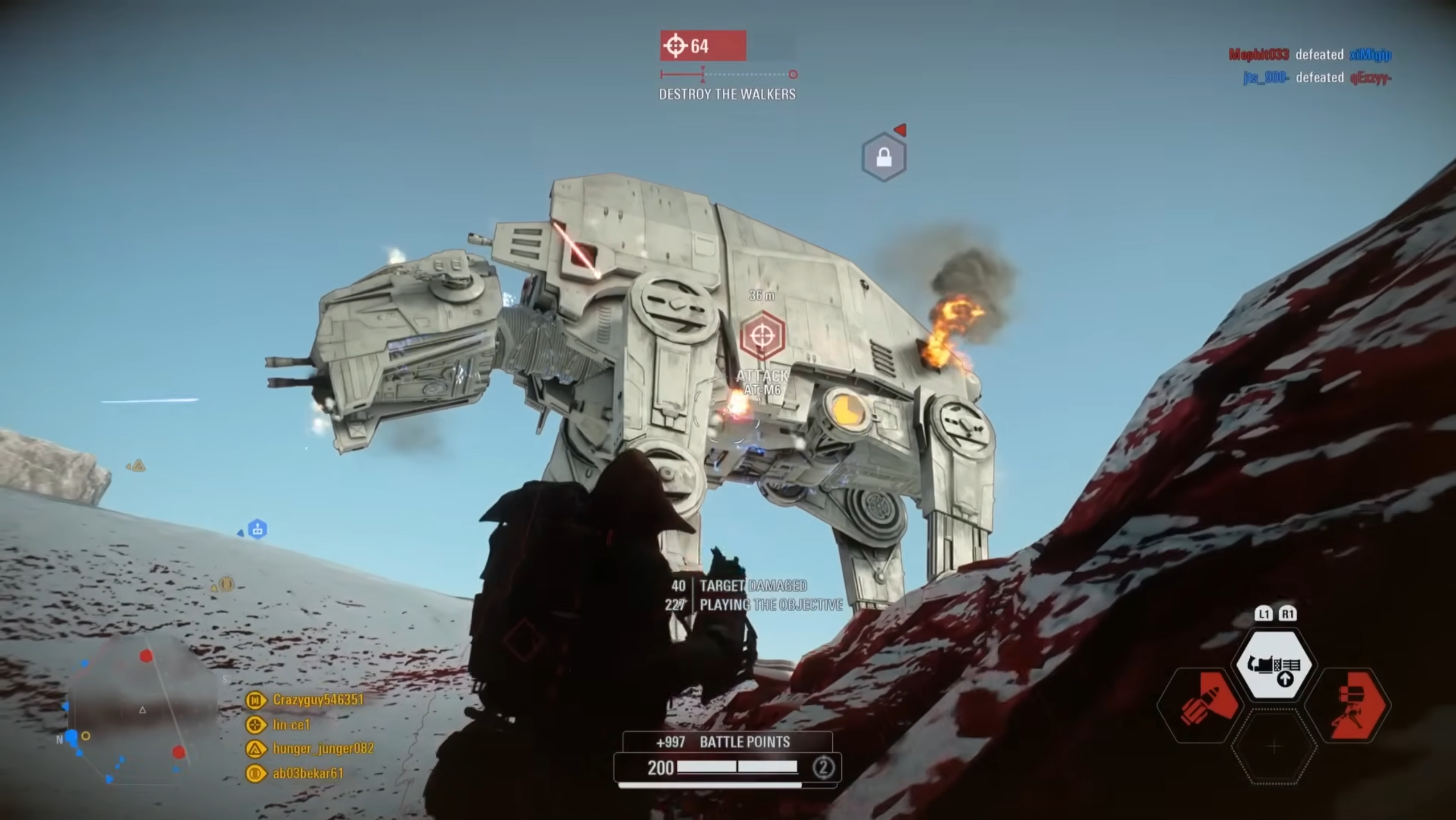Expand hunger_junger082's squad entry arrow

point(265,749)
